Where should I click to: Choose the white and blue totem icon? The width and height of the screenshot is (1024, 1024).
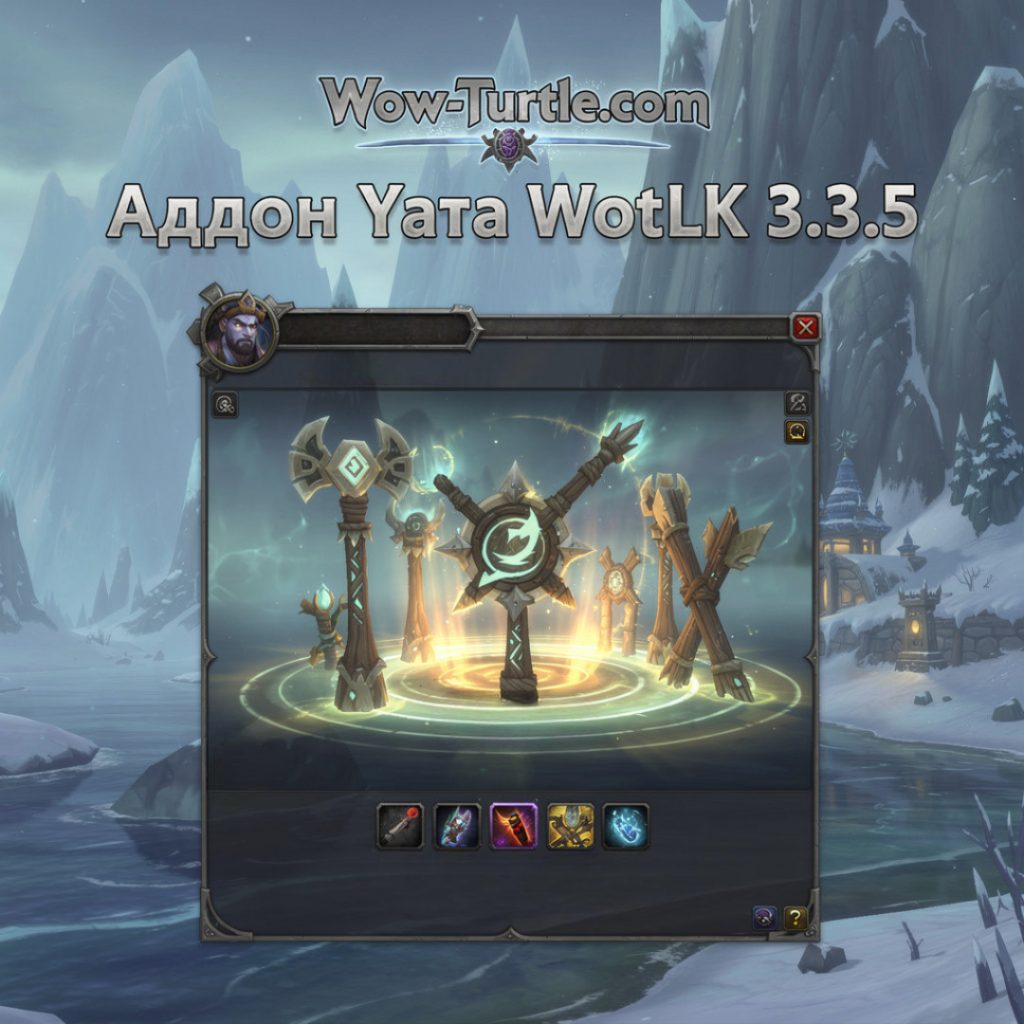pos(457,826)
